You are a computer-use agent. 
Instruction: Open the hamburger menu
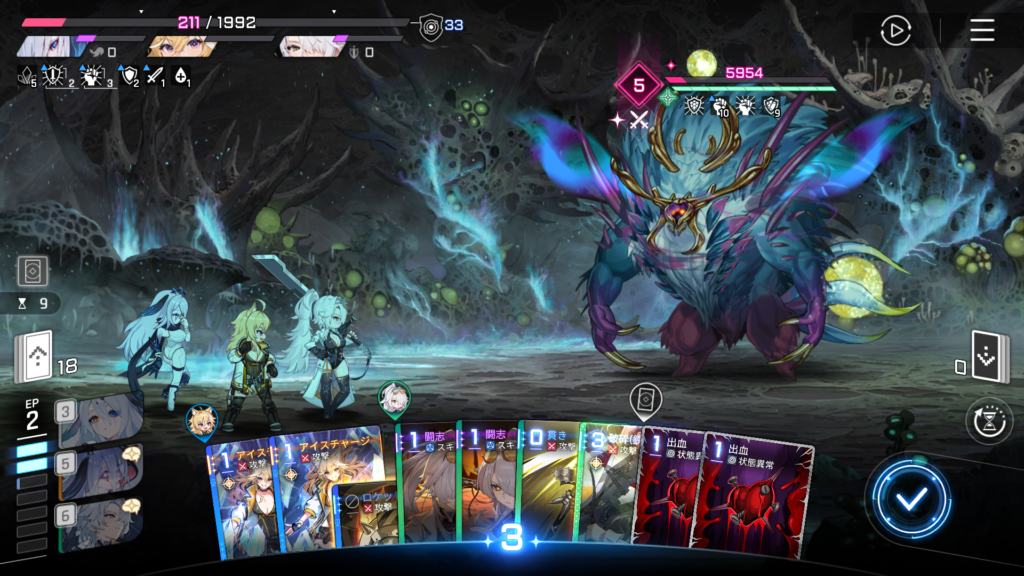[x=982, y=30]
